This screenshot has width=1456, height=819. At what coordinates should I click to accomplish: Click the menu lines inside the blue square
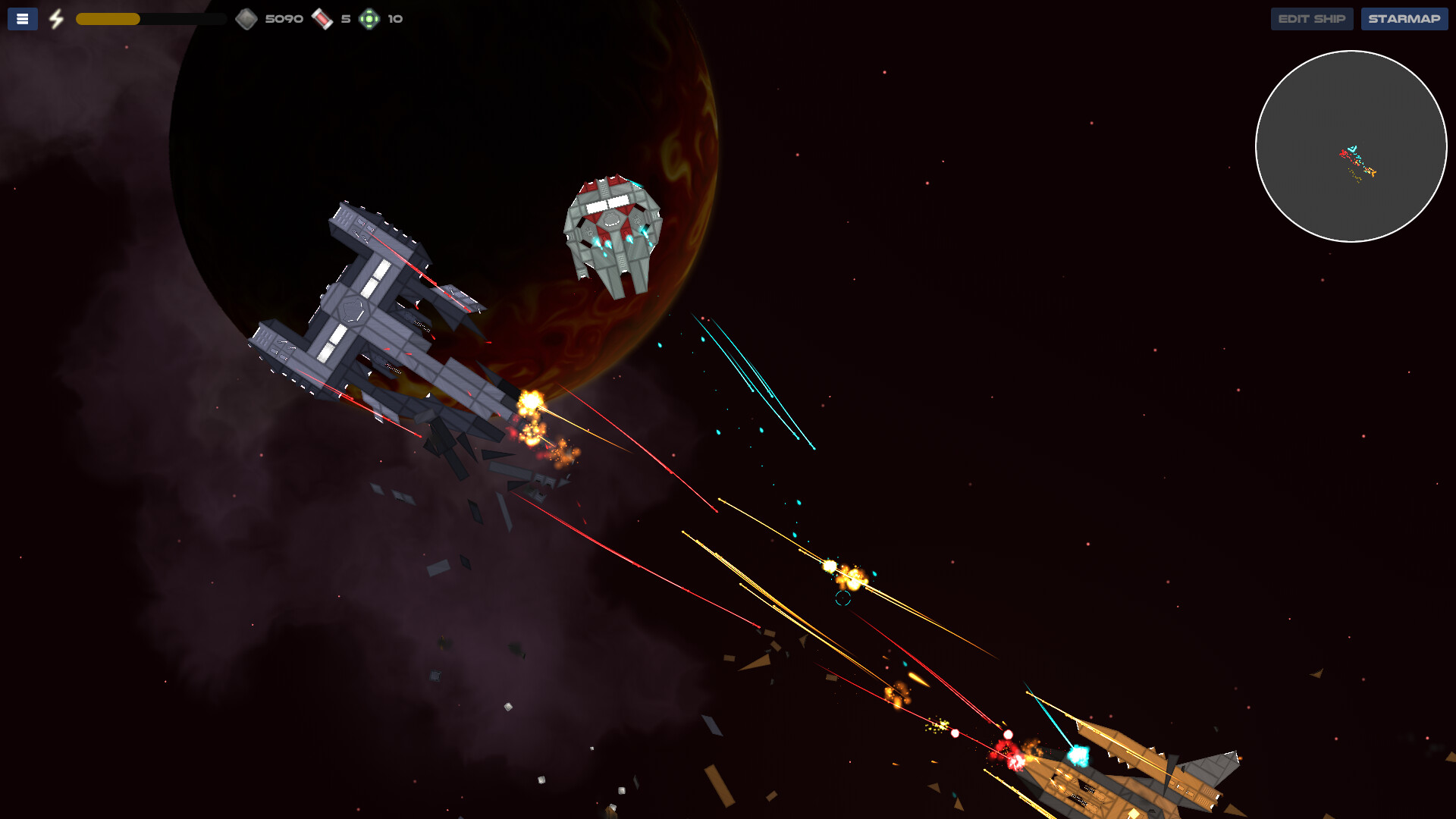(x=22, y=18)
